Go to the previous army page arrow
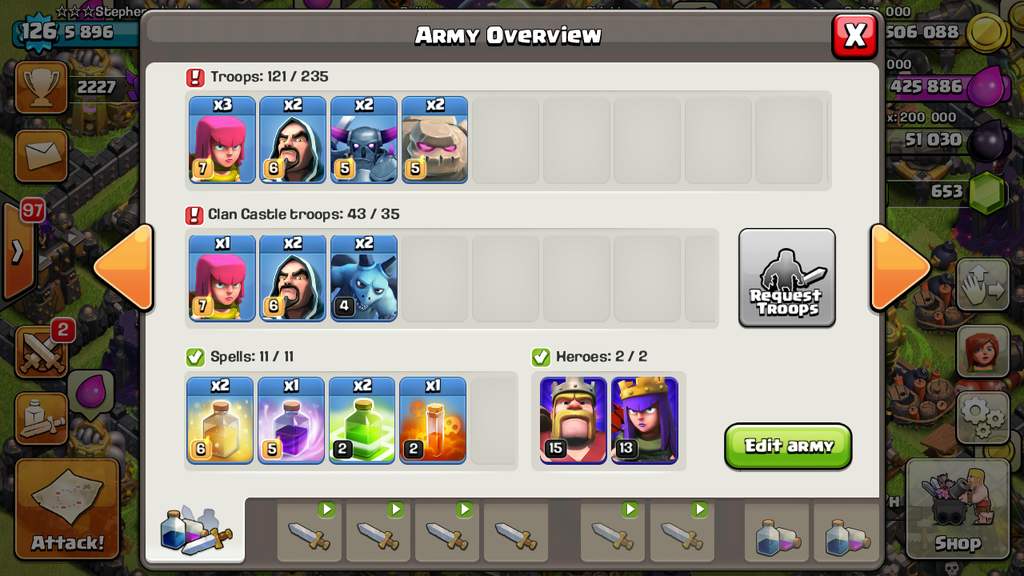This screenshot has height=576, width=1024. click(124, 267)
